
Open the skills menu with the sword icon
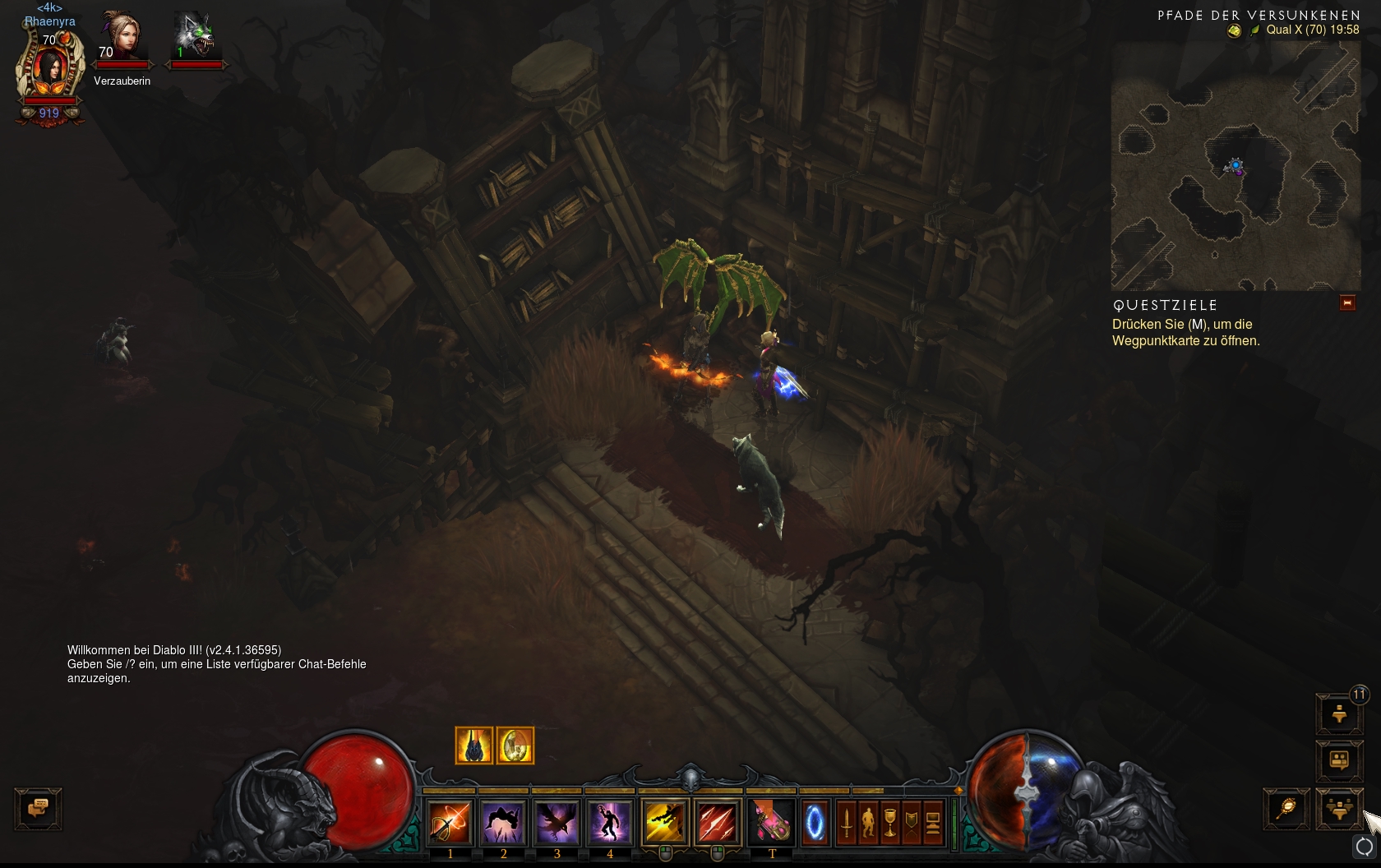(847, 823)
